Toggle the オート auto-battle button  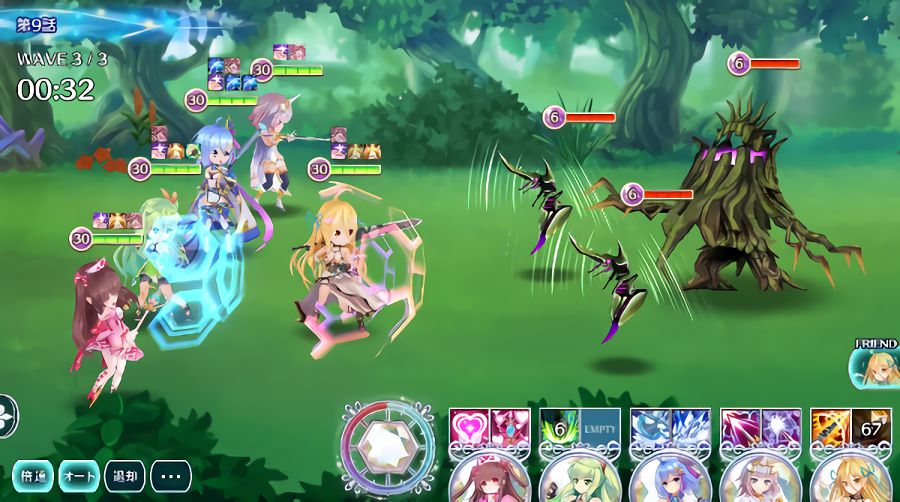coord(79,475)
